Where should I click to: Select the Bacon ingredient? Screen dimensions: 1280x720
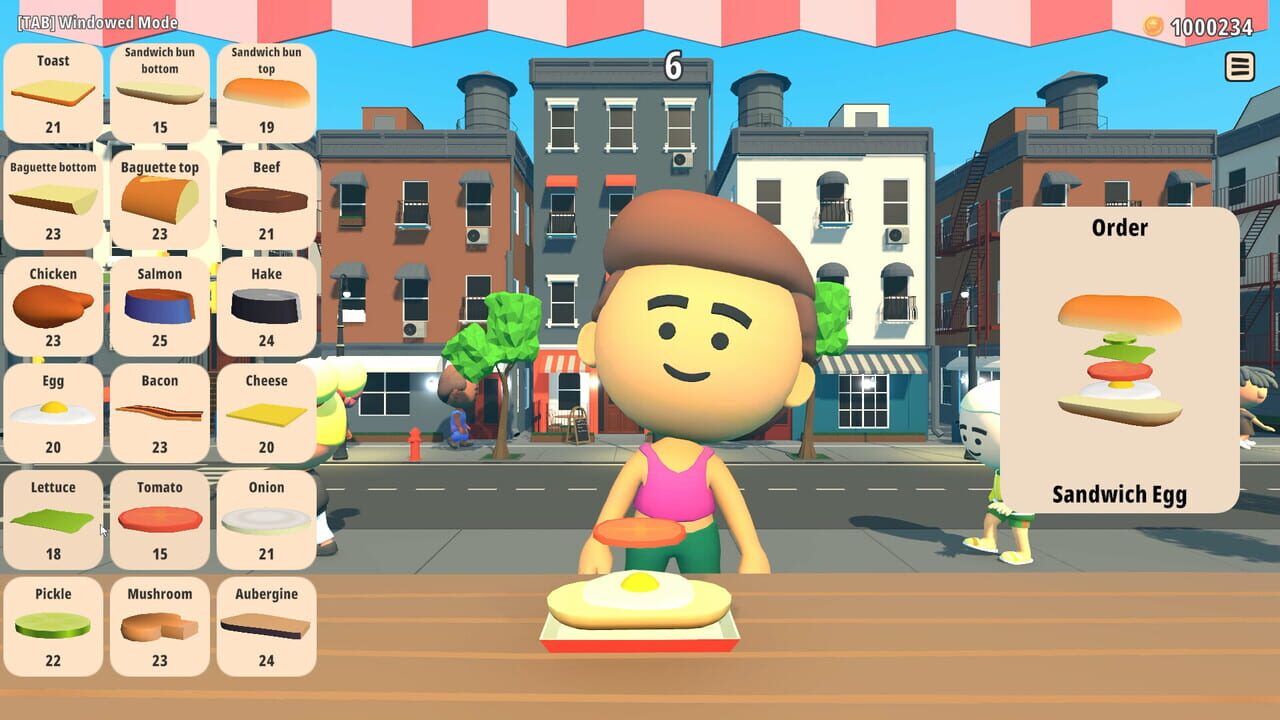pyautogui.click(x=160, y=411)
